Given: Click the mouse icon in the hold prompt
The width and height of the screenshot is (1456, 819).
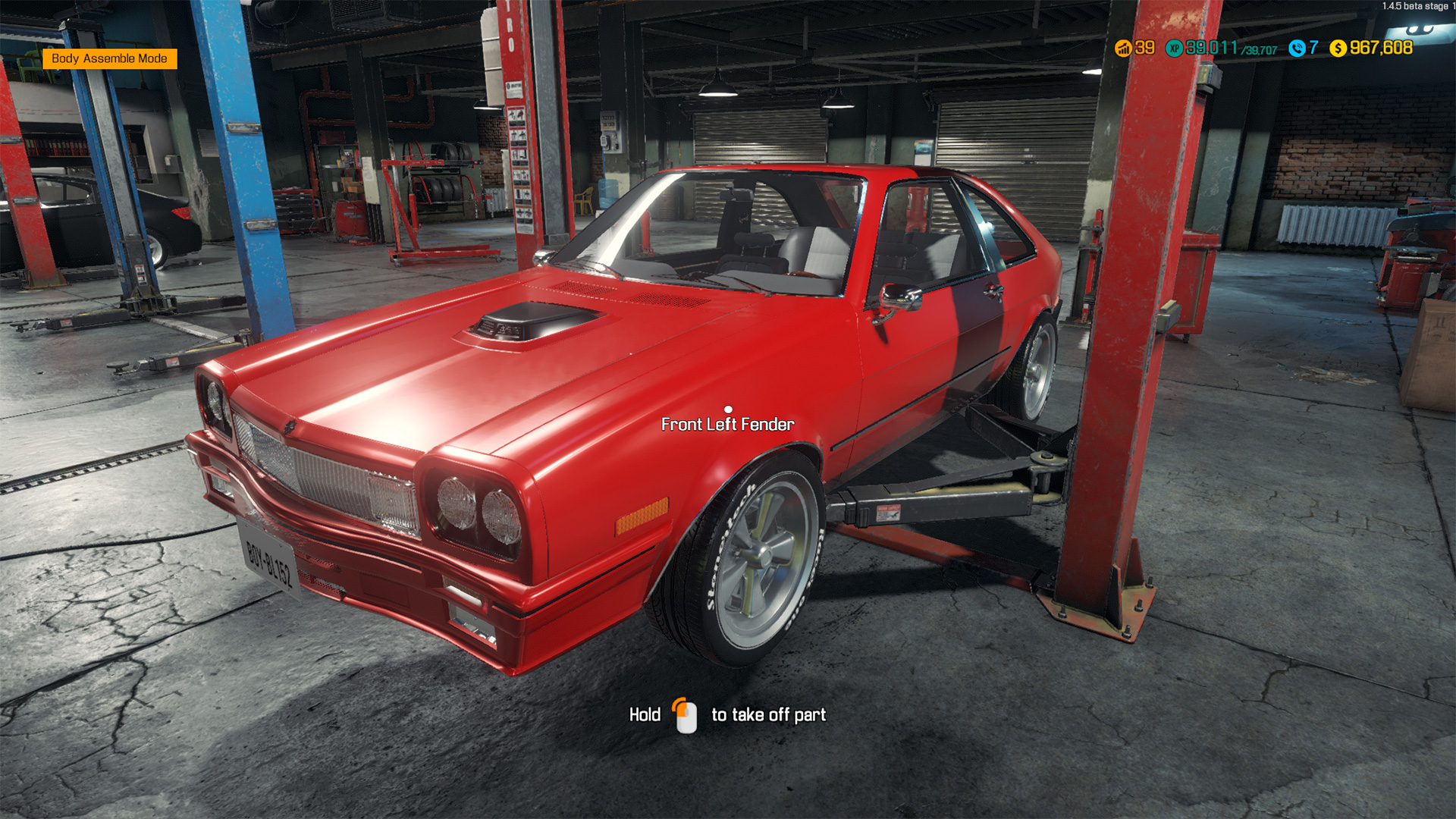Looking at the screenshot, I should pyautogui.click(x=686, y=714).
